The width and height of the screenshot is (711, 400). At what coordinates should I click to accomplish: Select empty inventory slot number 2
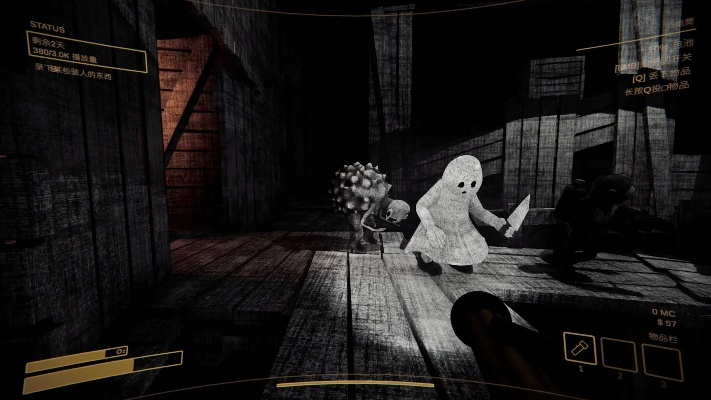(x=619, y=354)
